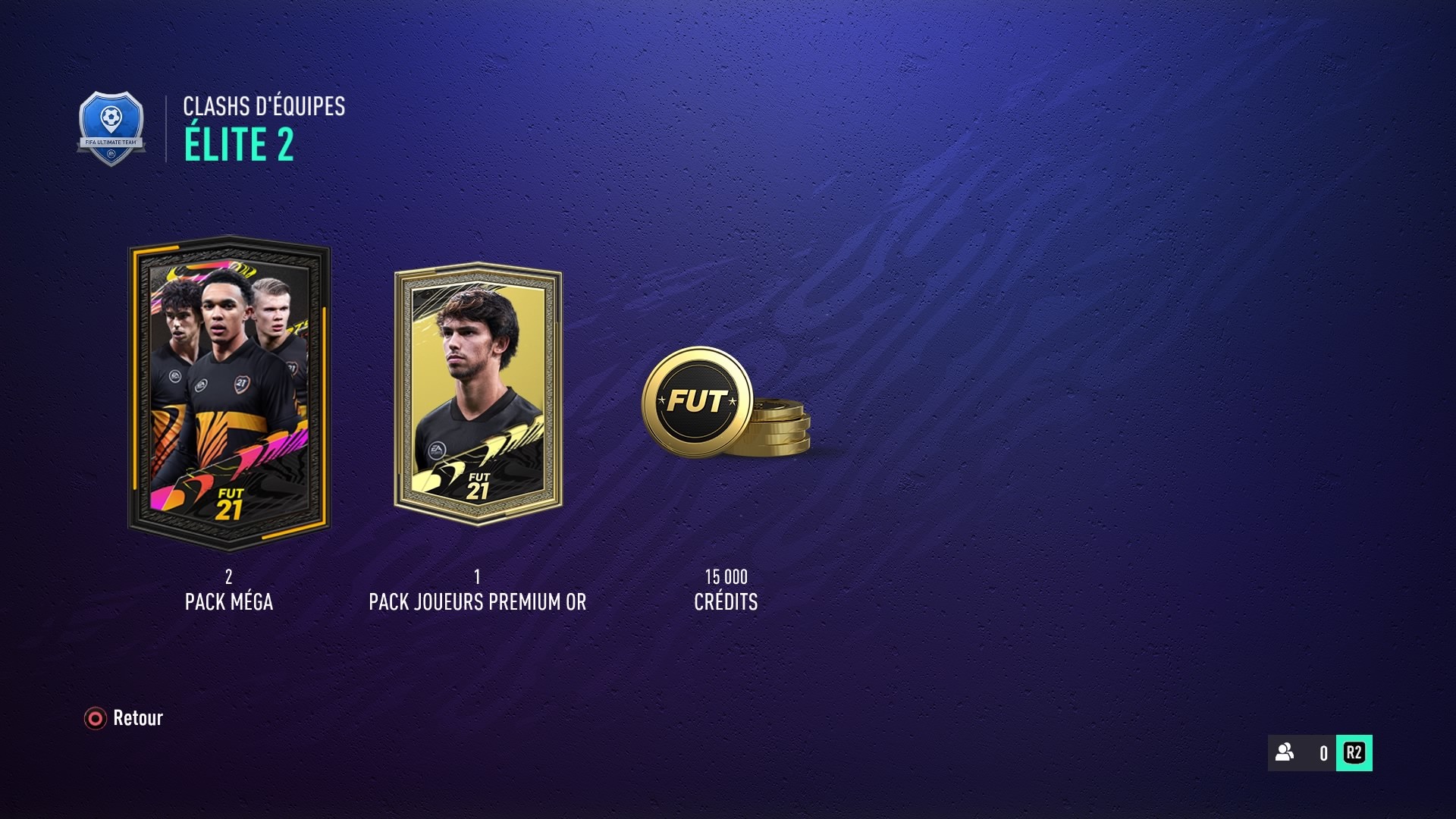Click the Pack Méga caption text
Screen dimensions: 1456x819
[x=229, y=602]
